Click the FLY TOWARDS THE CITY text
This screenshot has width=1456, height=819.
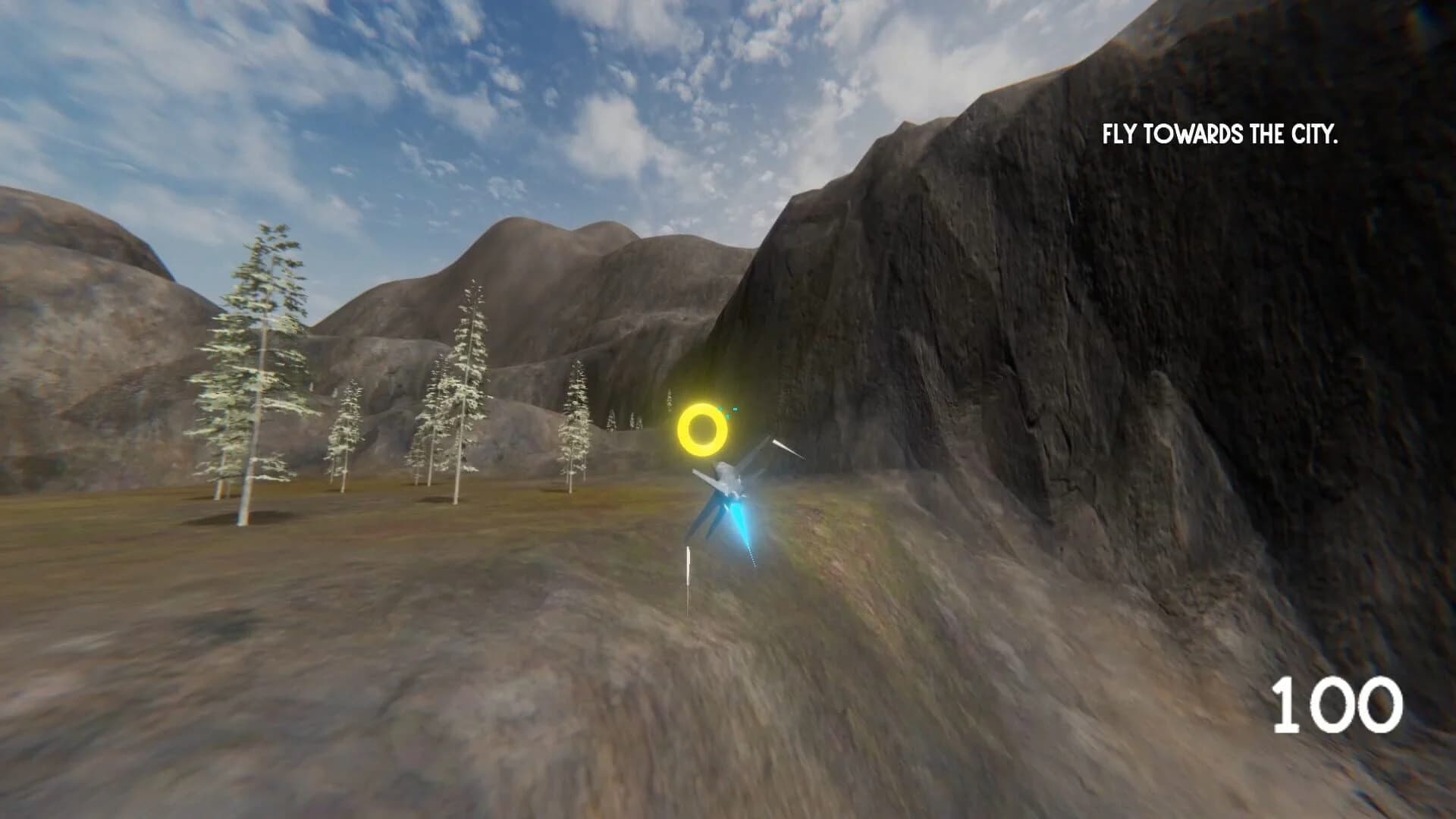[1221, 136]
